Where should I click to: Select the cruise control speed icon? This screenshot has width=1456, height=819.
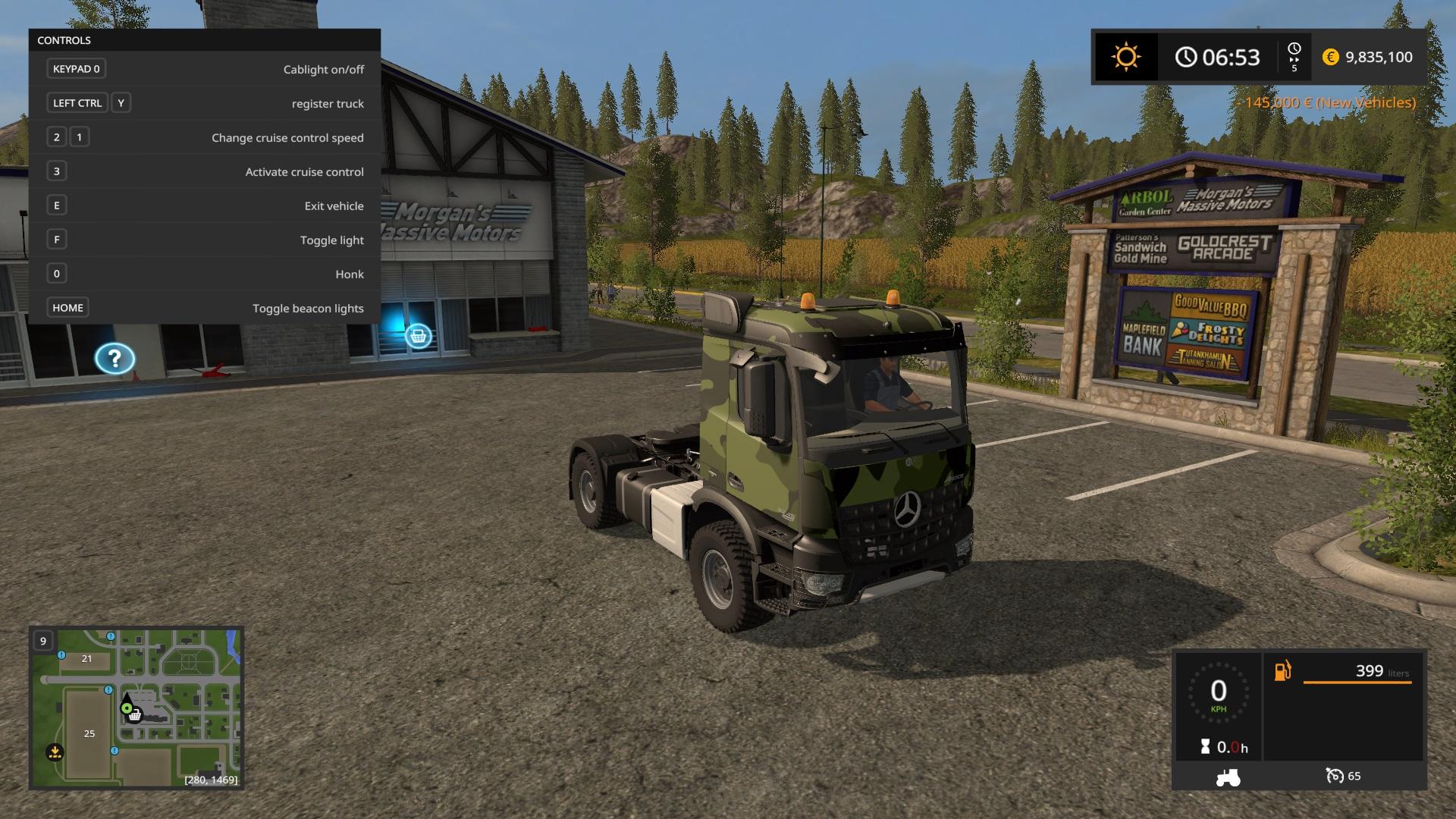[1334, 776]
